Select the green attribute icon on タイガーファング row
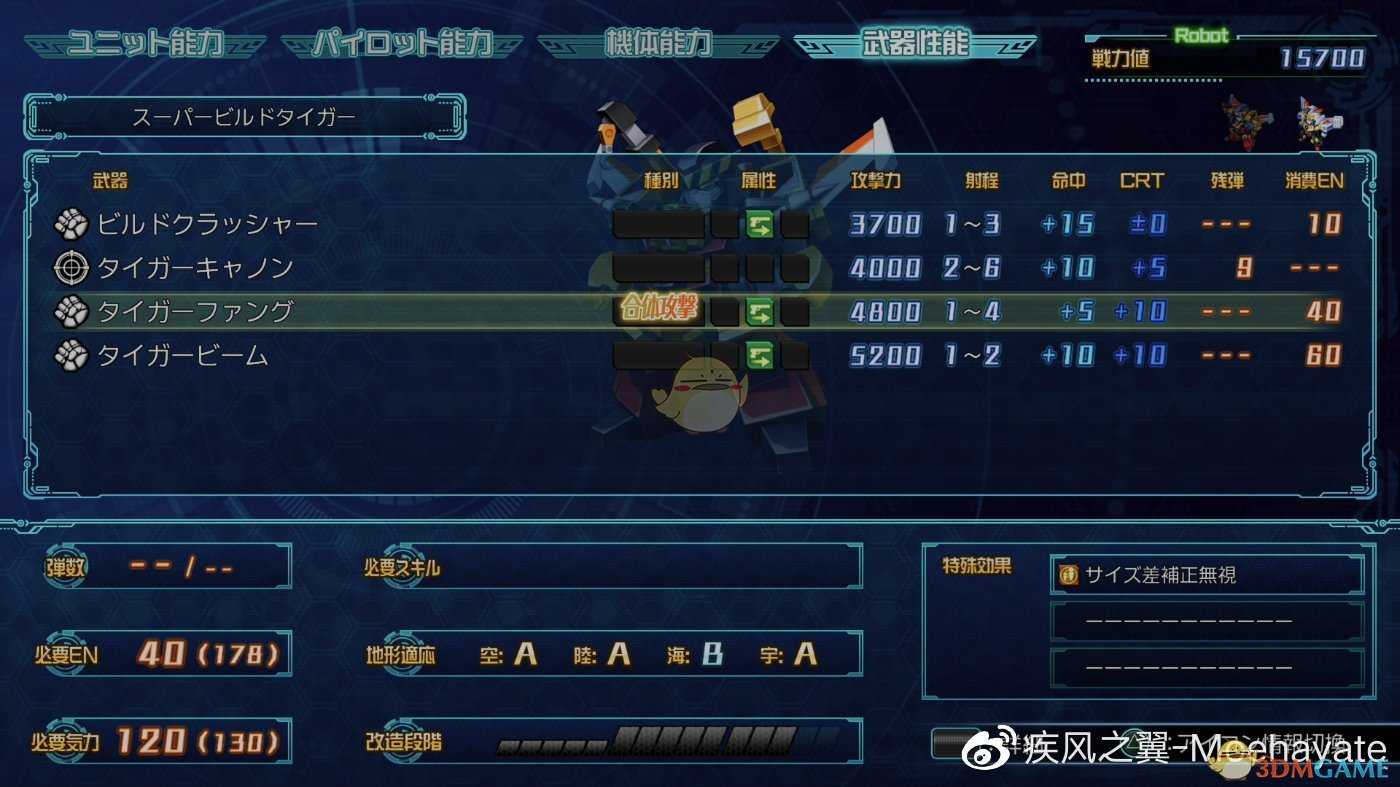The height and width of the screenshot is (787, 1400). (761, 311)
